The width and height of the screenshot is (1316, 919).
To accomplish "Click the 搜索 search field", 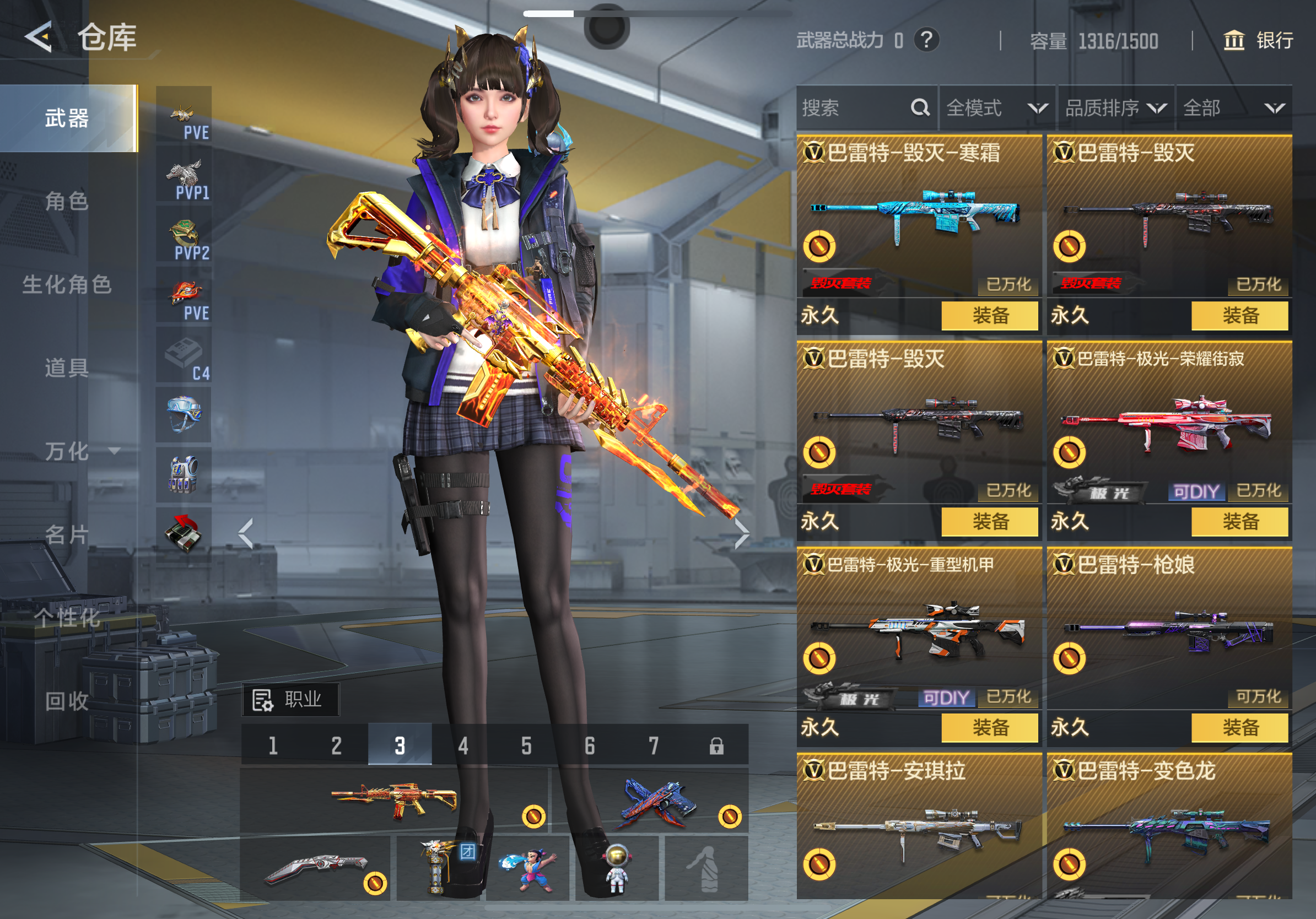I will pos(854,108).
